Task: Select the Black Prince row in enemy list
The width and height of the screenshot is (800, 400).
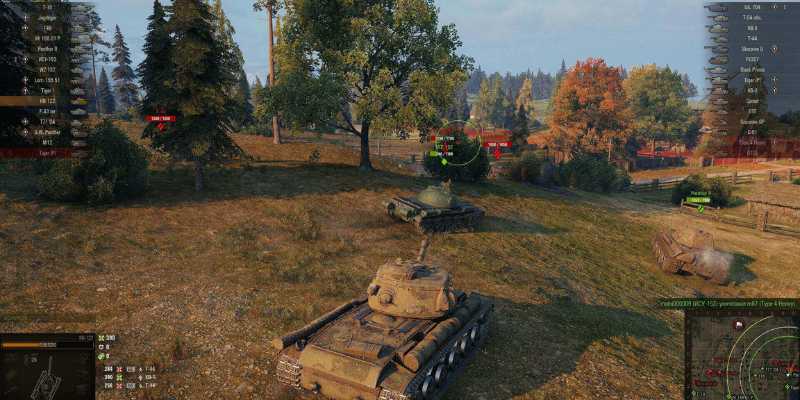Action: pos(752,69)
